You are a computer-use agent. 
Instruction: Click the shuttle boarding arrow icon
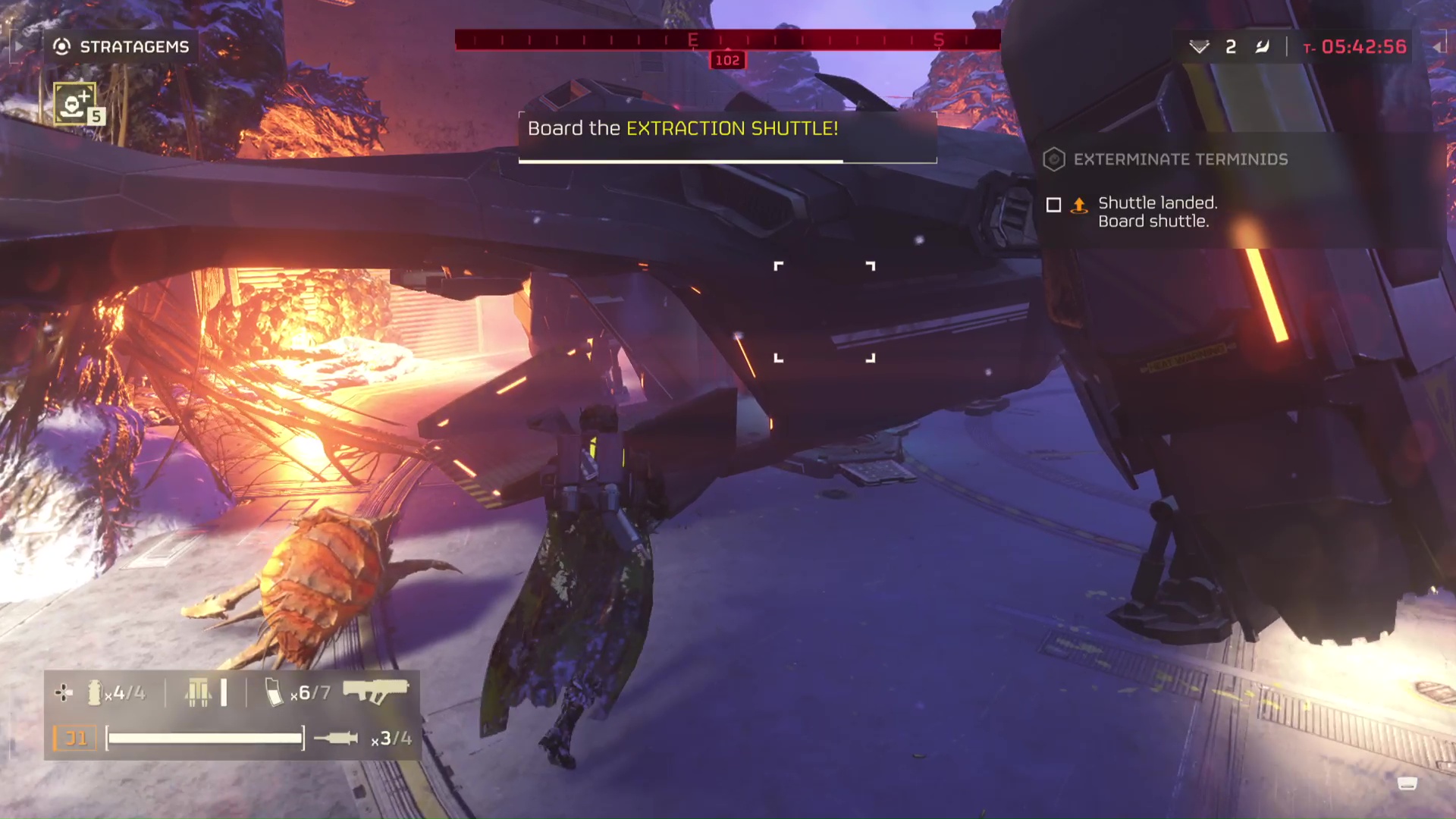[x=1079, y=206]
